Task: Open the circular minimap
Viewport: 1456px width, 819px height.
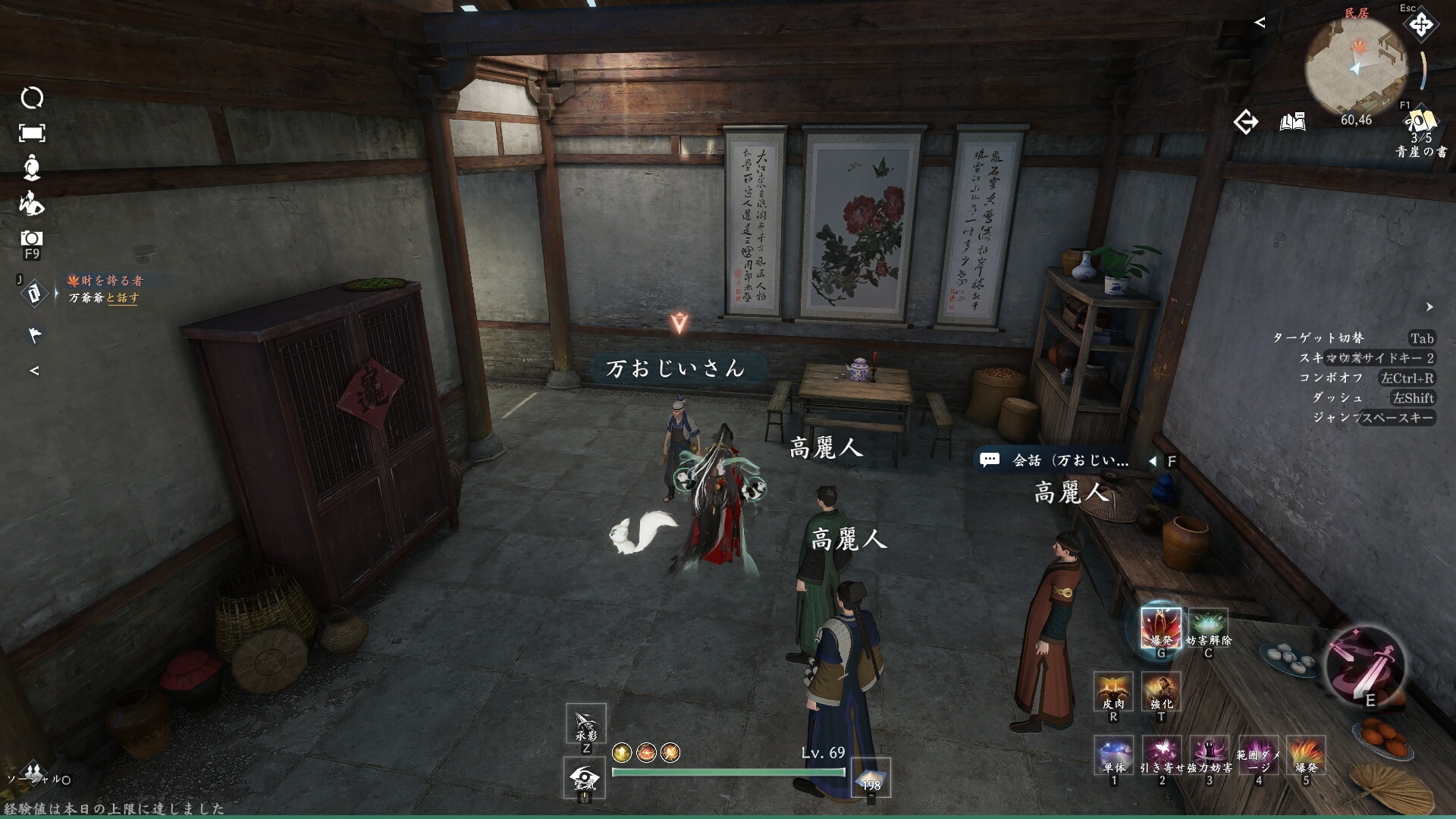Action: (1356, 67)
